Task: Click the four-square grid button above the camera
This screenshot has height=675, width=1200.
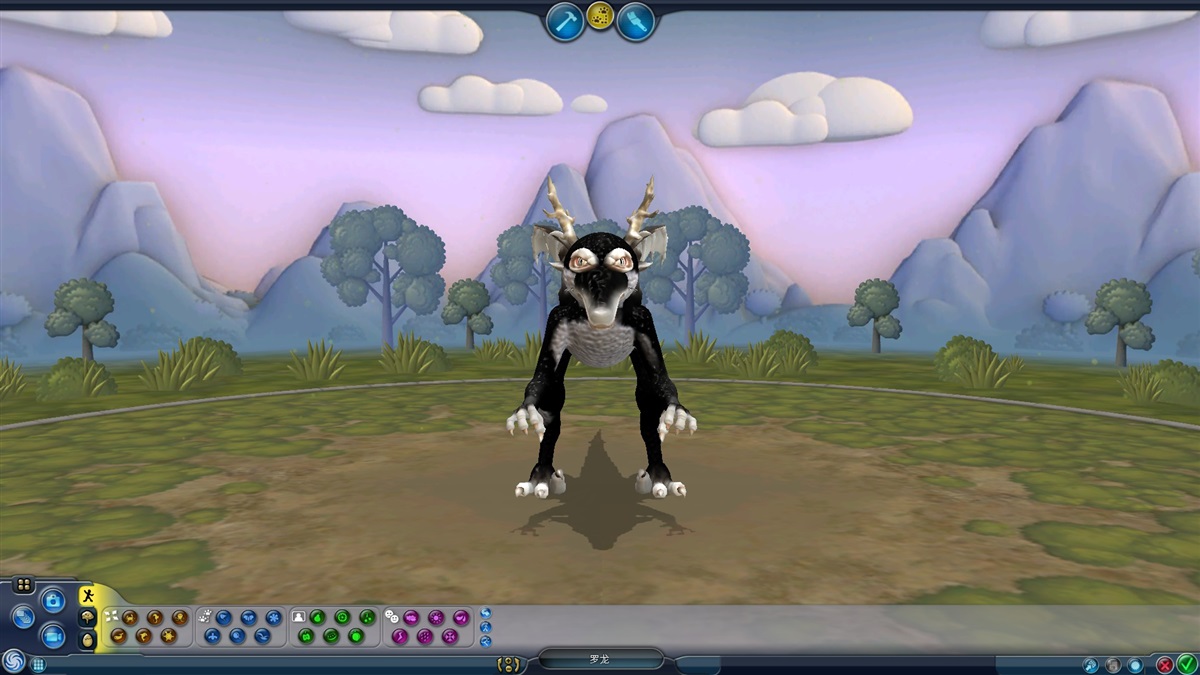Action: (23, 584)
